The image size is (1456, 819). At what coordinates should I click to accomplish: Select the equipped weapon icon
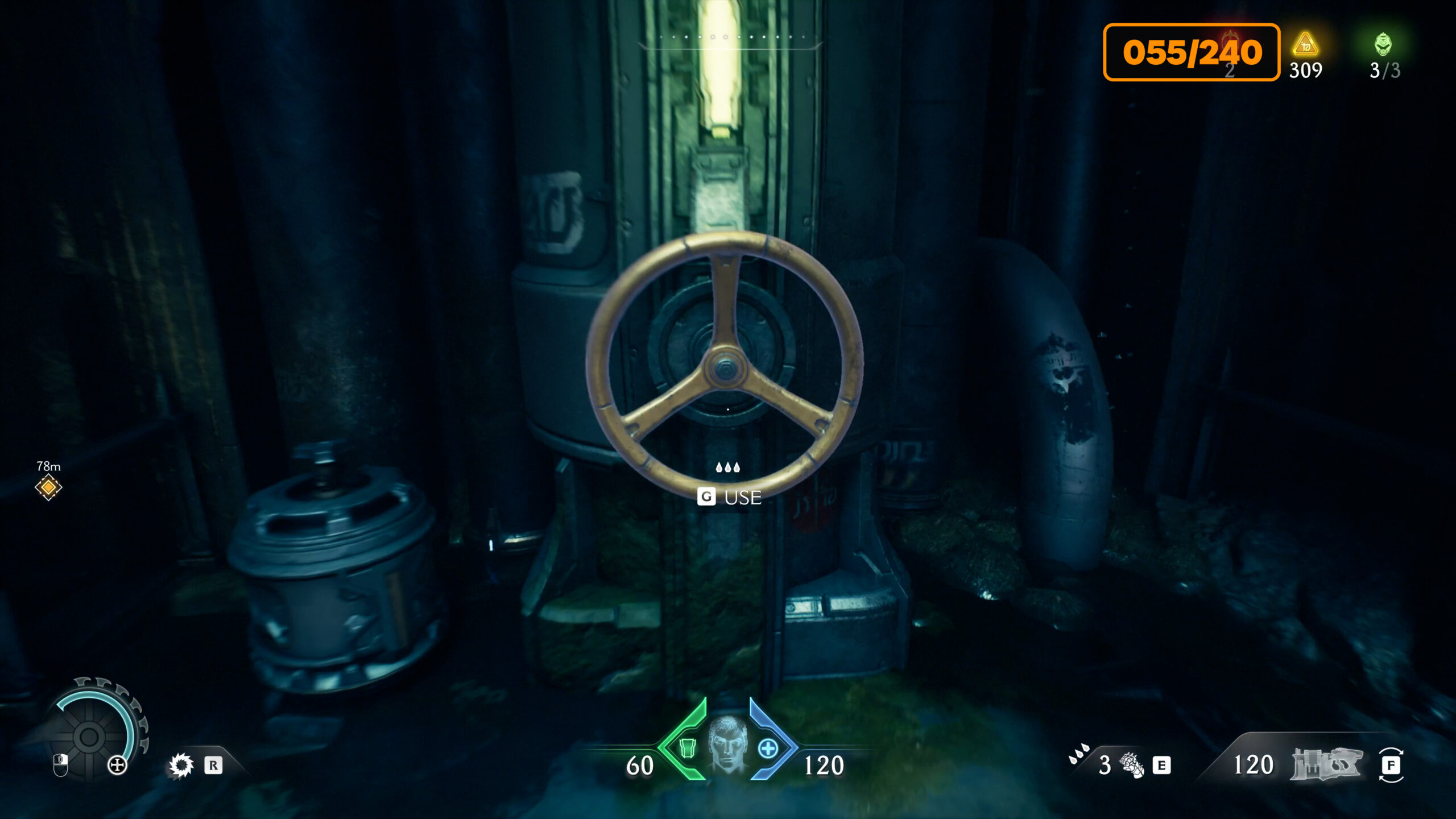[1326, 764]
